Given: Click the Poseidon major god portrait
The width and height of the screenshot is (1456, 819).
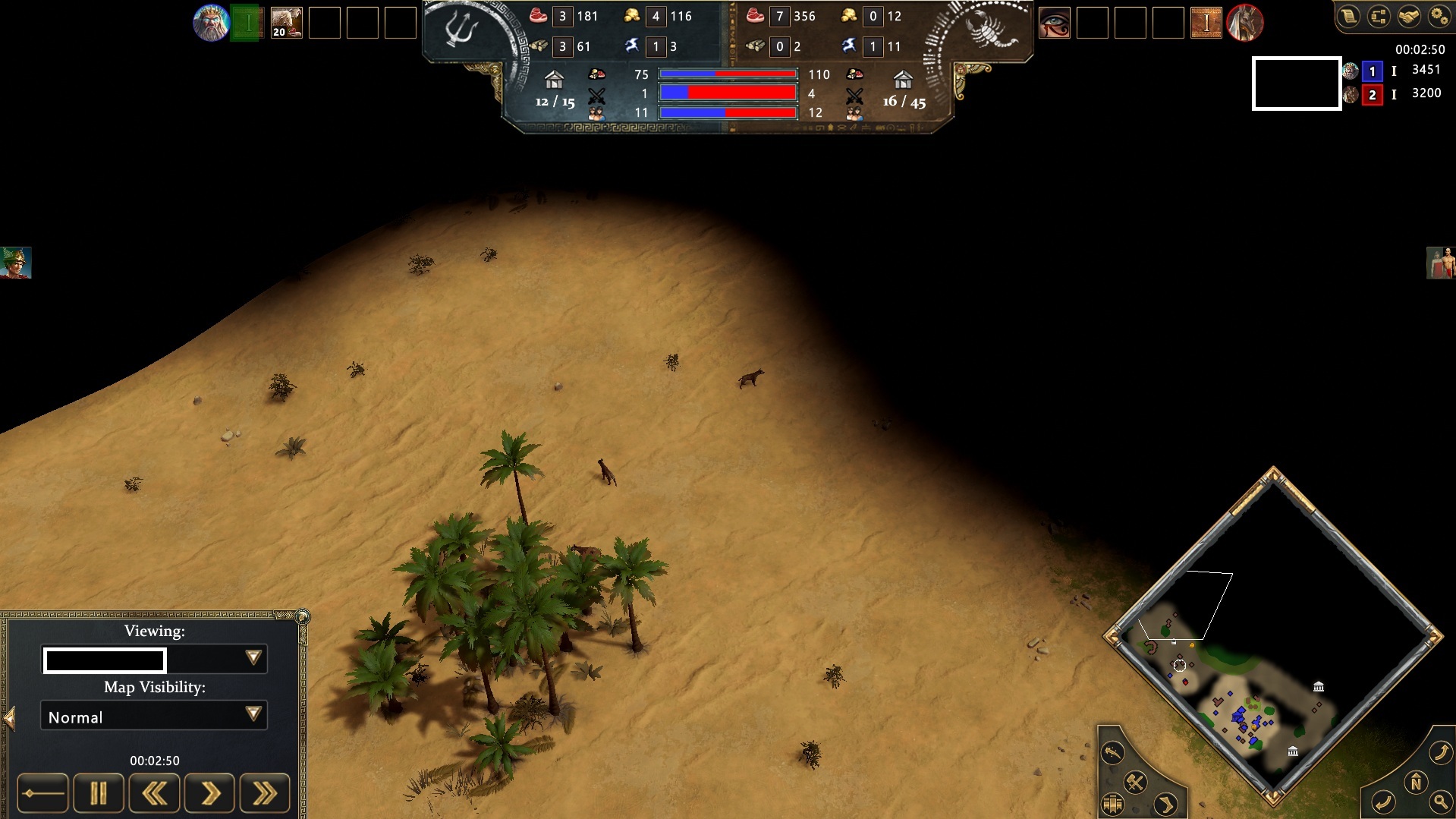Looking at the screenshot, I should tap(211, 23).
